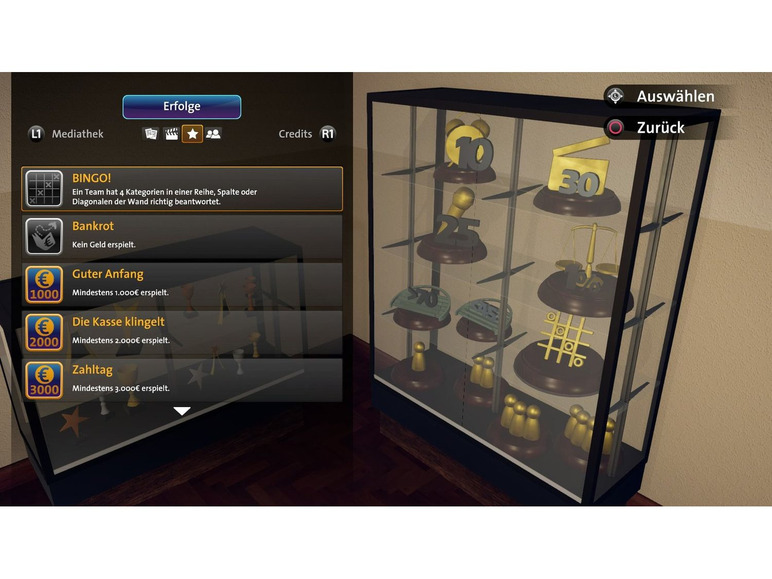
Task: Select the Die Kasse klingelt achievement
Action: [x=182, y=331]
